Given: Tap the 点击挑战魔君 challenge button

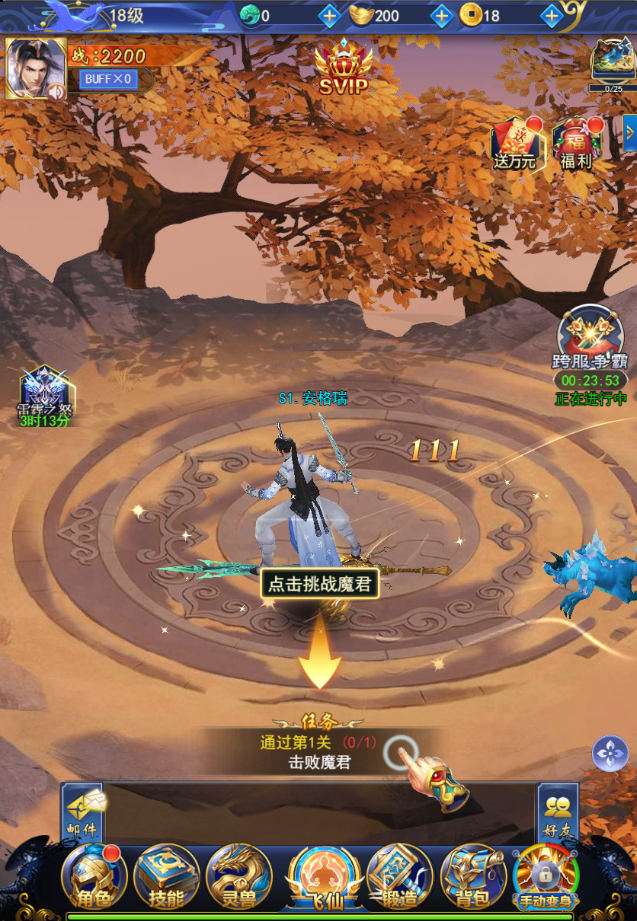Looking at the screenshot, I should point(320,583).
